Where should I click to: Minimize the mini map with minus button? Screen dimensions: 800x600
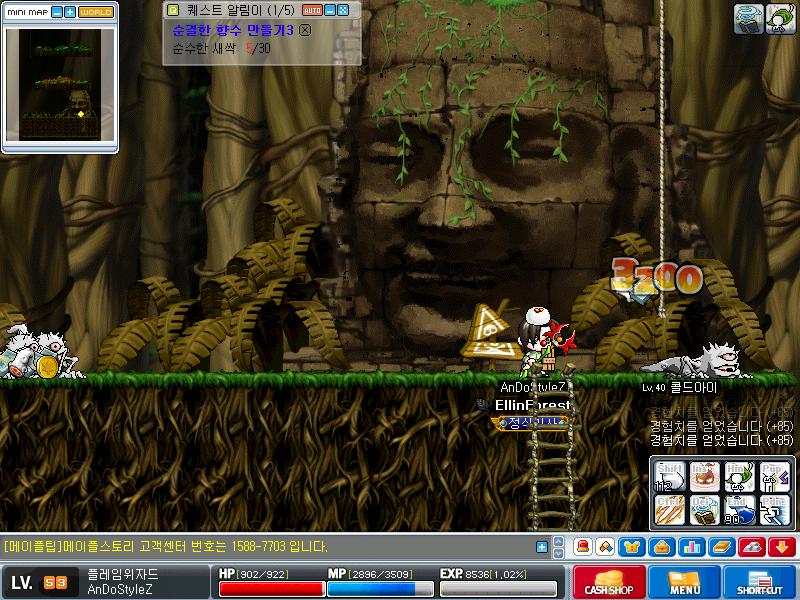click(57, 12)
